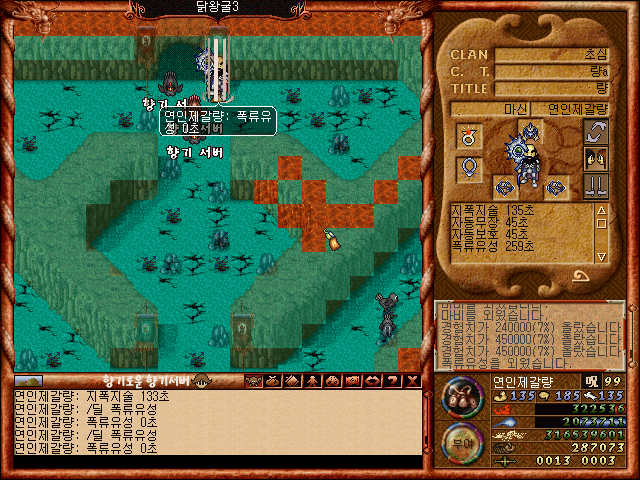Open the two faces button
This screenshot has width=640, height=480.
pos(596,158)
